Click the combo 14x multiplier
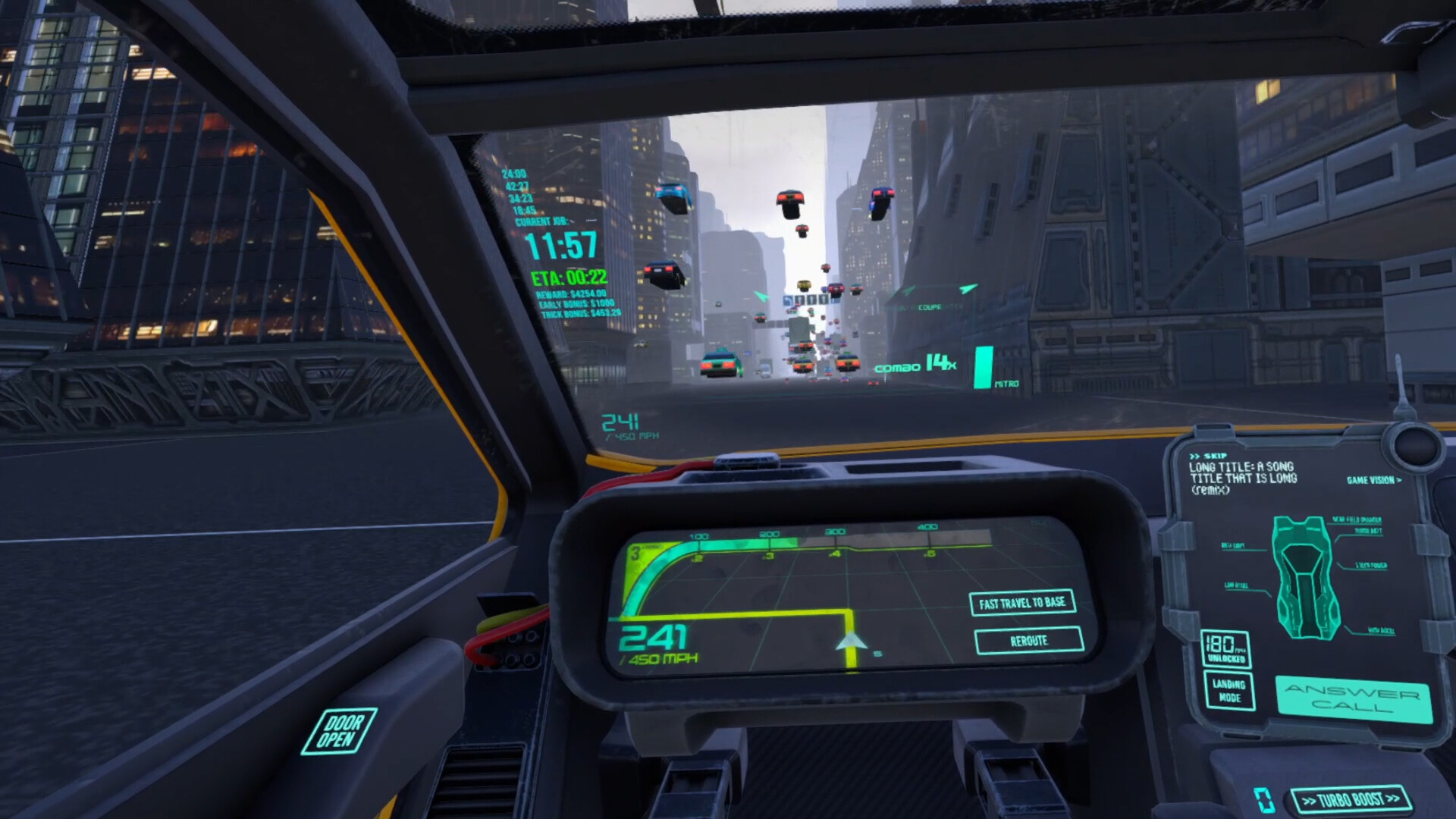Image resolution: width=1456 pixels, height=819 pixels. pos(915,364)
